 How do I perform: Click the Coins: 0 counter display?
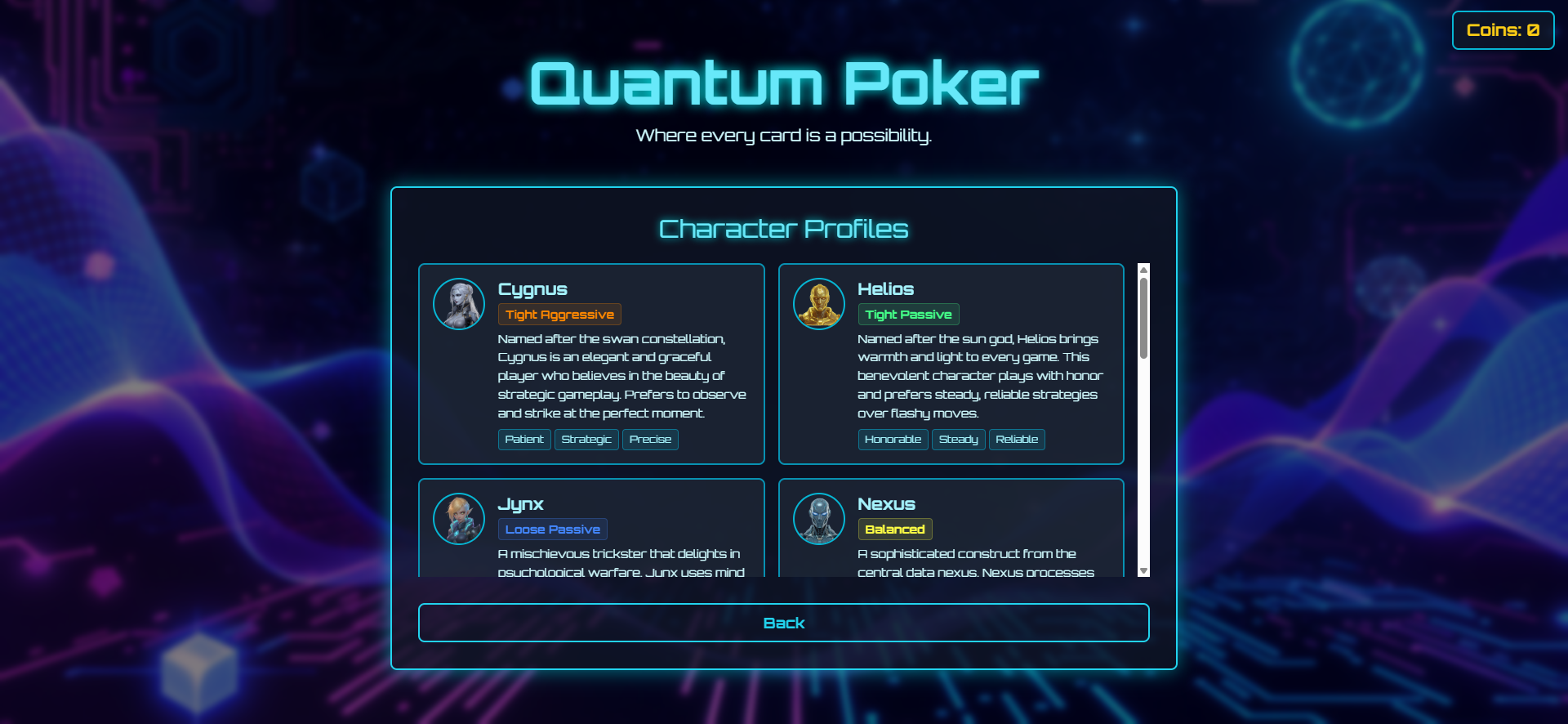1503,30
